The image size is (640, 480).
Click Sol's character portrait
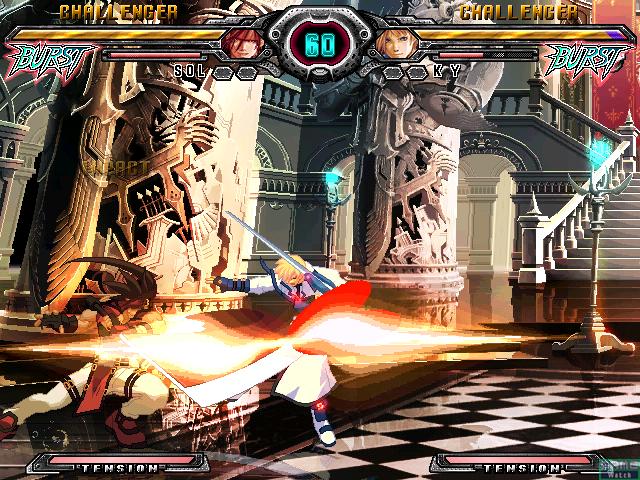click(x=242, y=43)
